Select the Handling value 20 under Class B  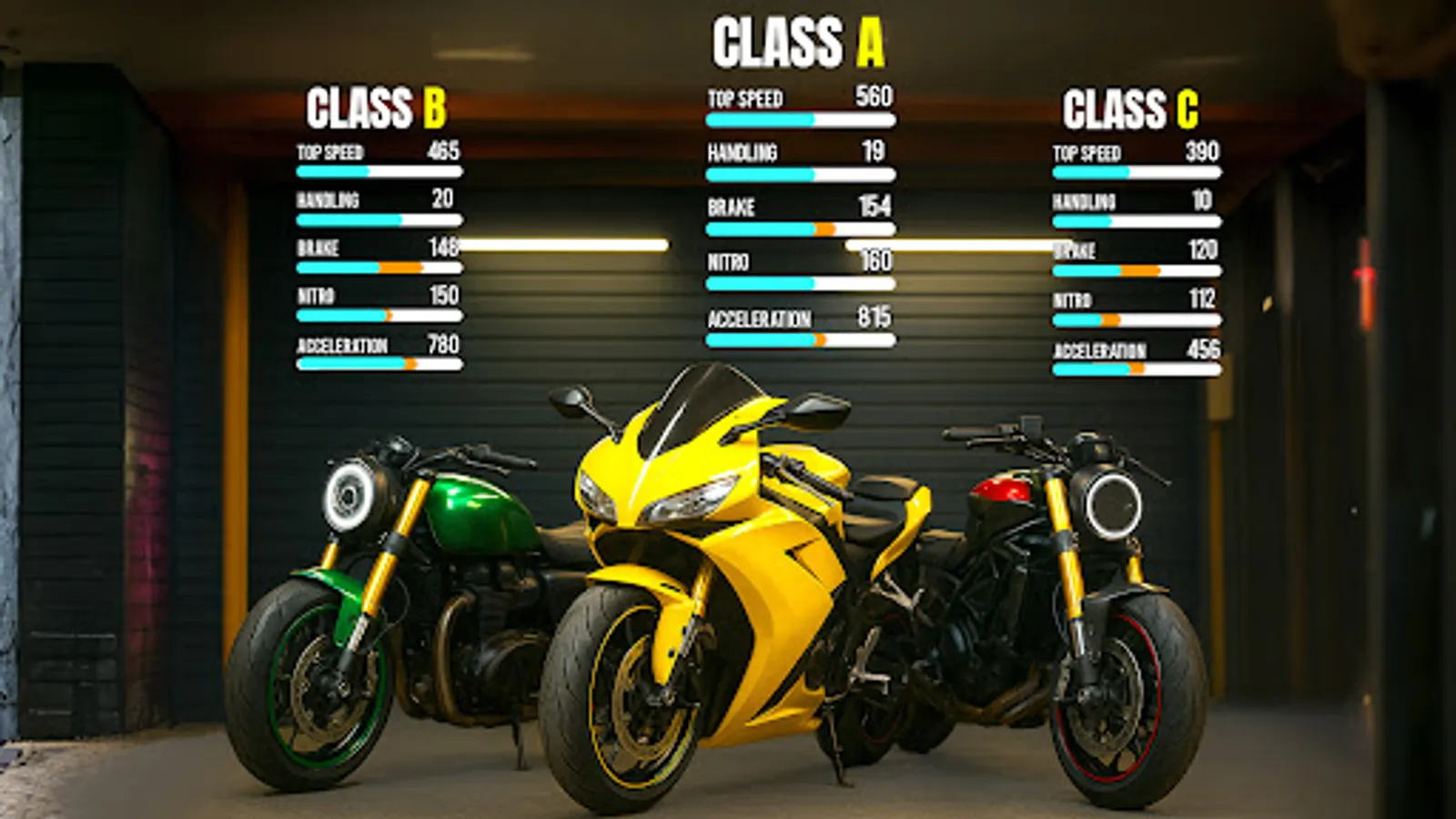pyautogui.click(x=442, y=198)
